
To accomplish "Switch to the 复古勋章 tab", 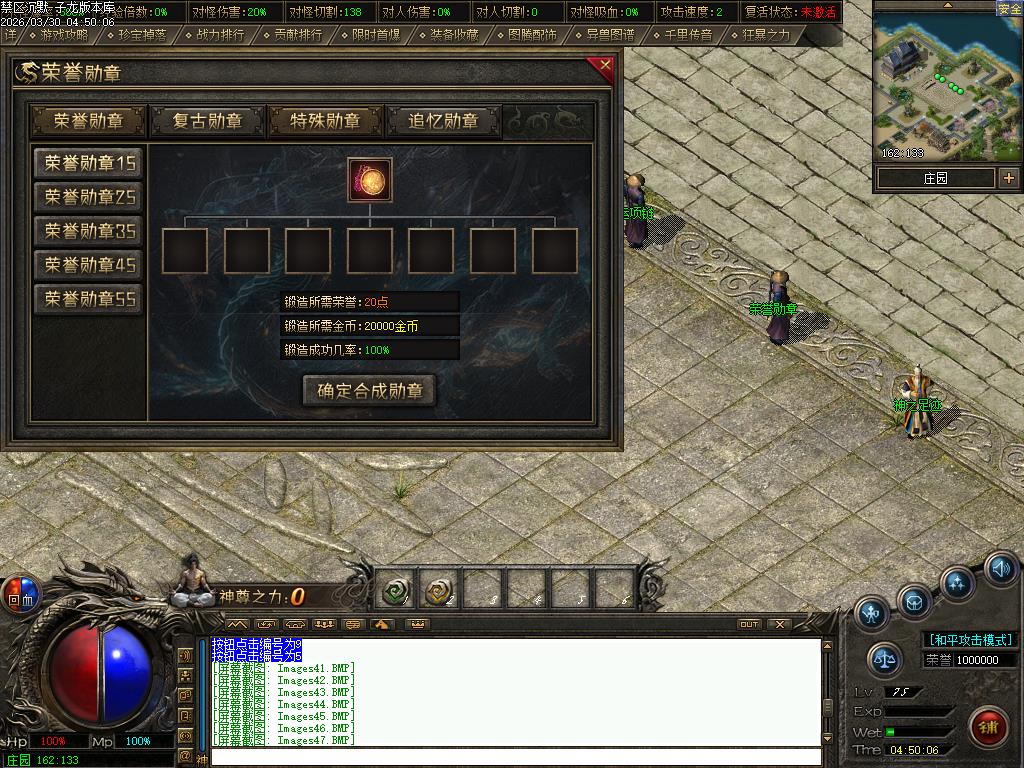I will pos(207,121).
